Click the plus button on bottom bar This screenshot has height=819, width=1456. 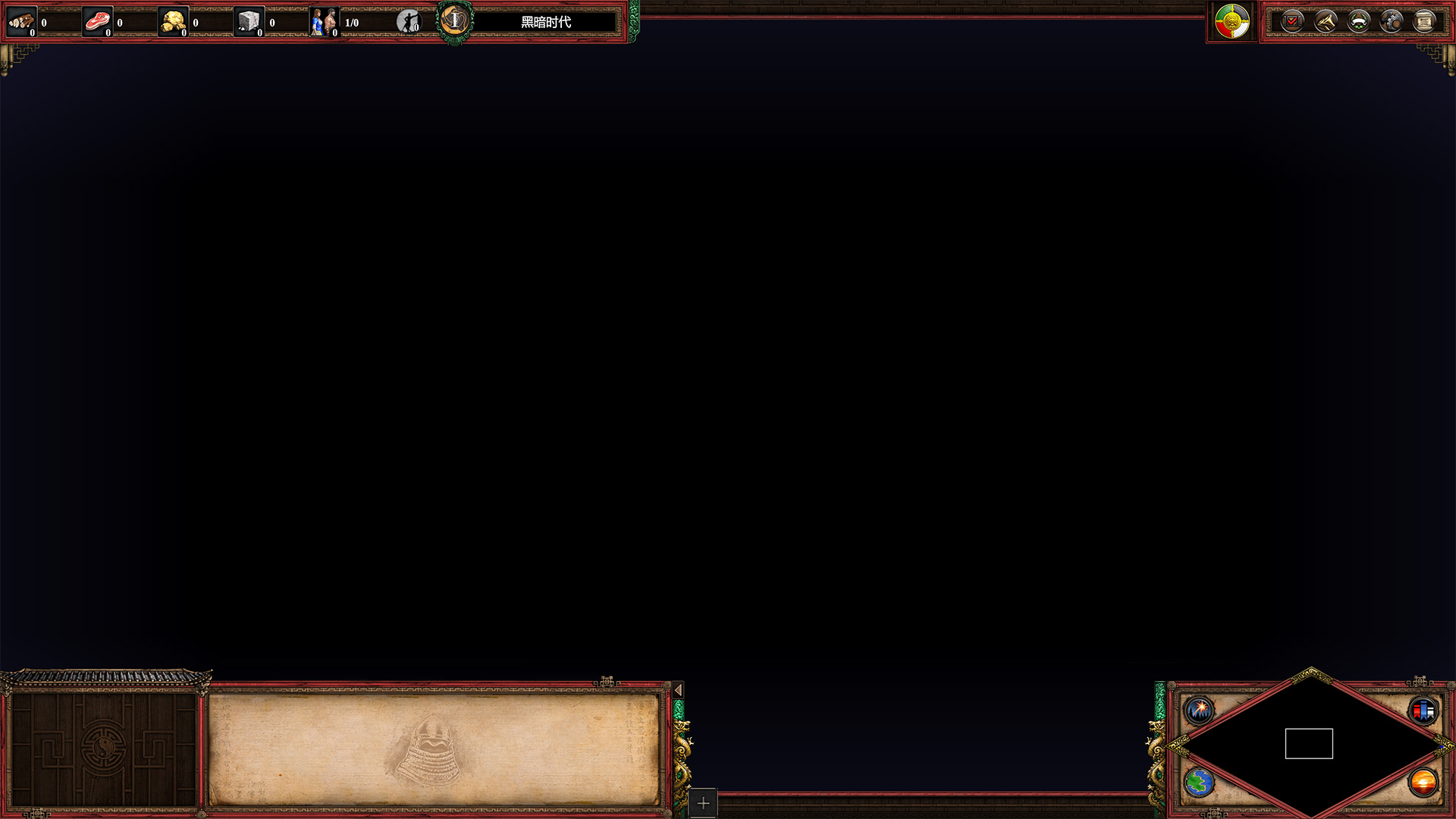click(703, 803)
